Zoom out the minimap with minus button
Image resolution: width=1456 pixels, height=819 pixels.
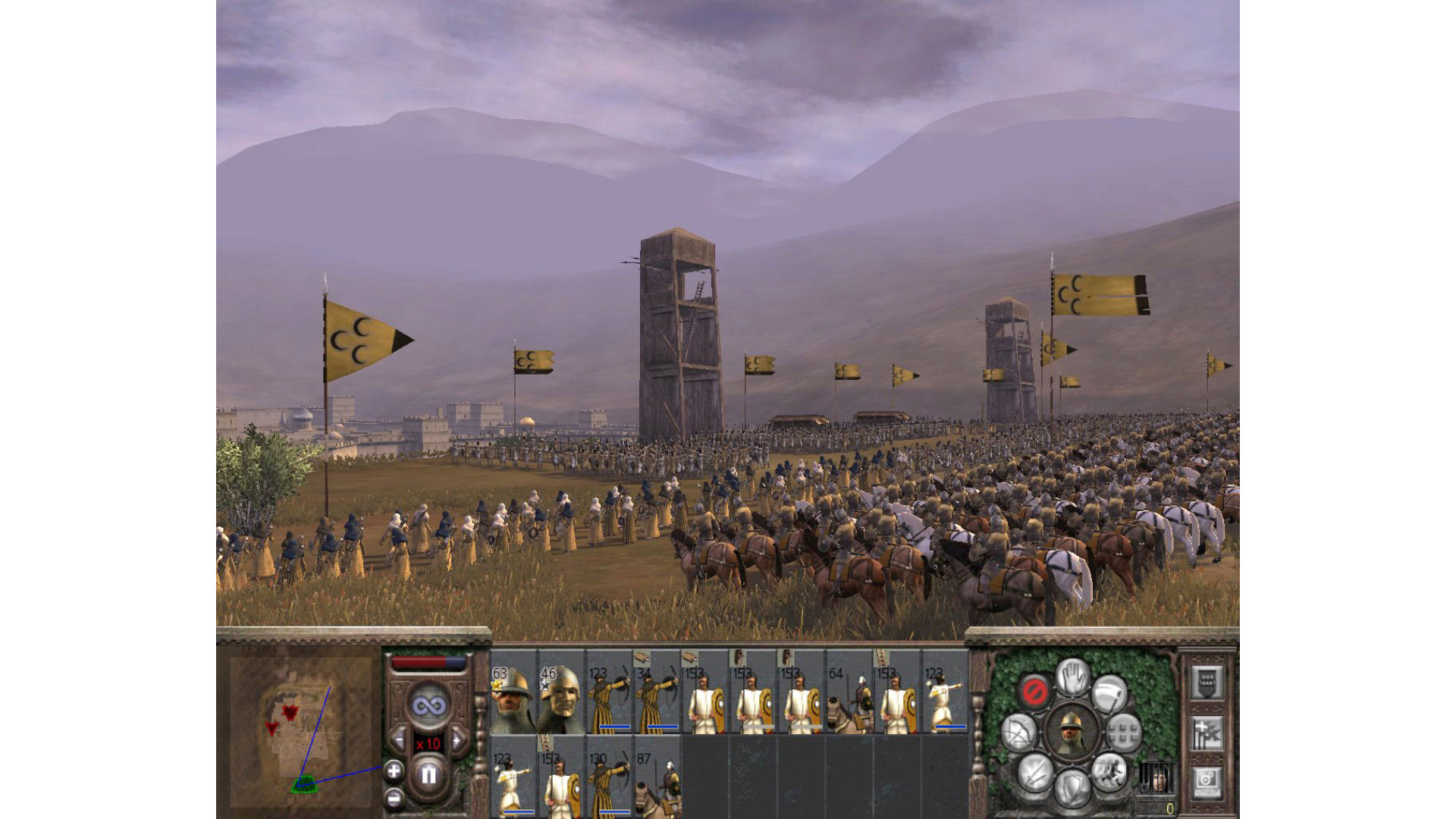pos(394,798)
